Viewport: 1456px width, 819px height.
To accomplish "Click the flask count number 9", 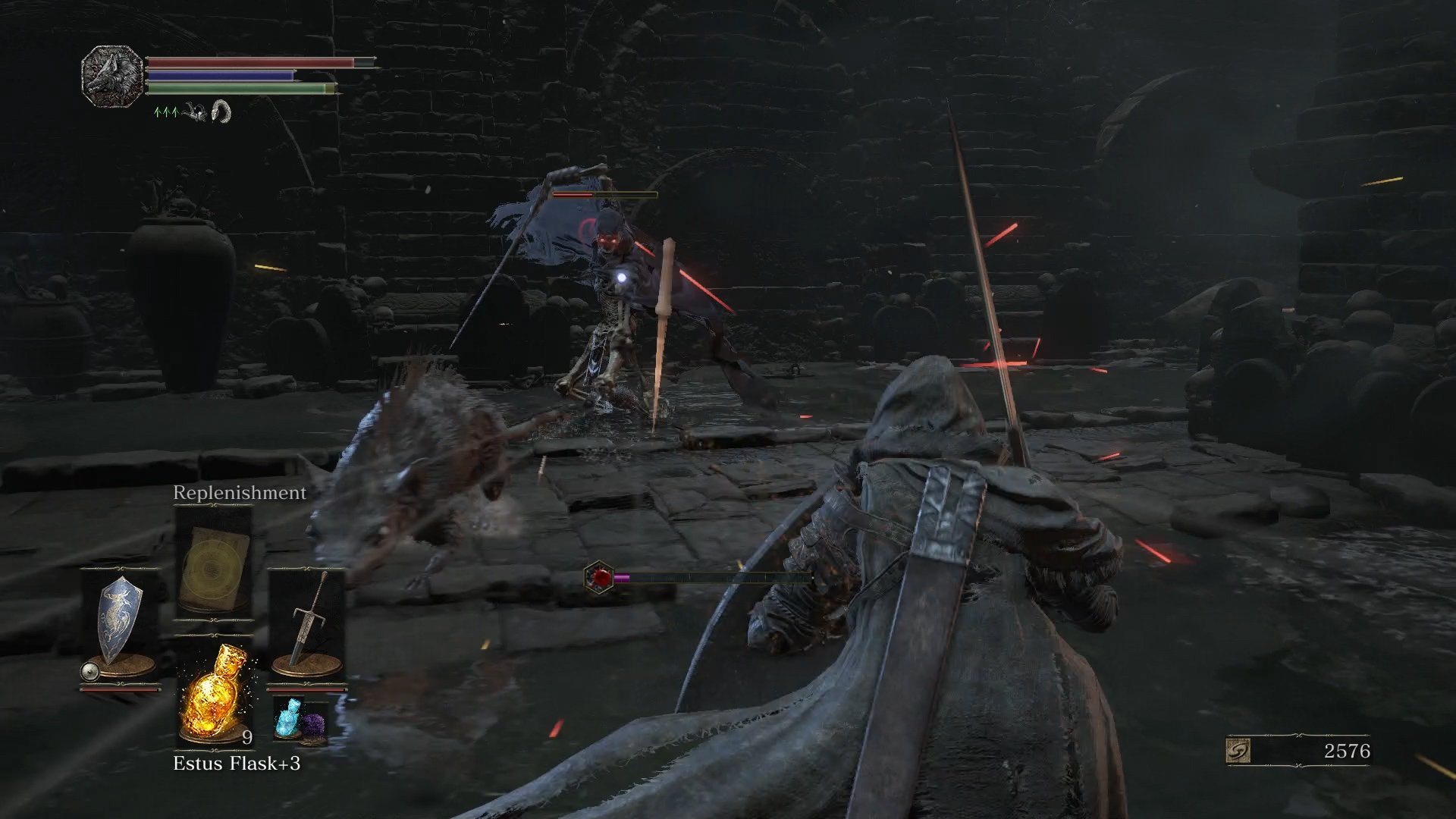I will [246, 736].
